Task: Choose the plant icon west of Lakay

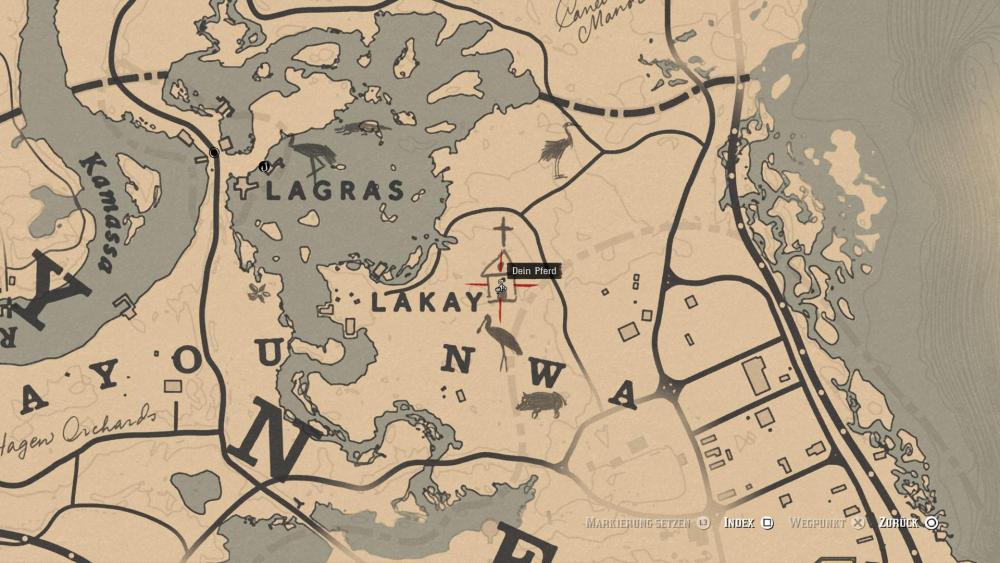Action: pyautogui.click(x=260, y=292)
